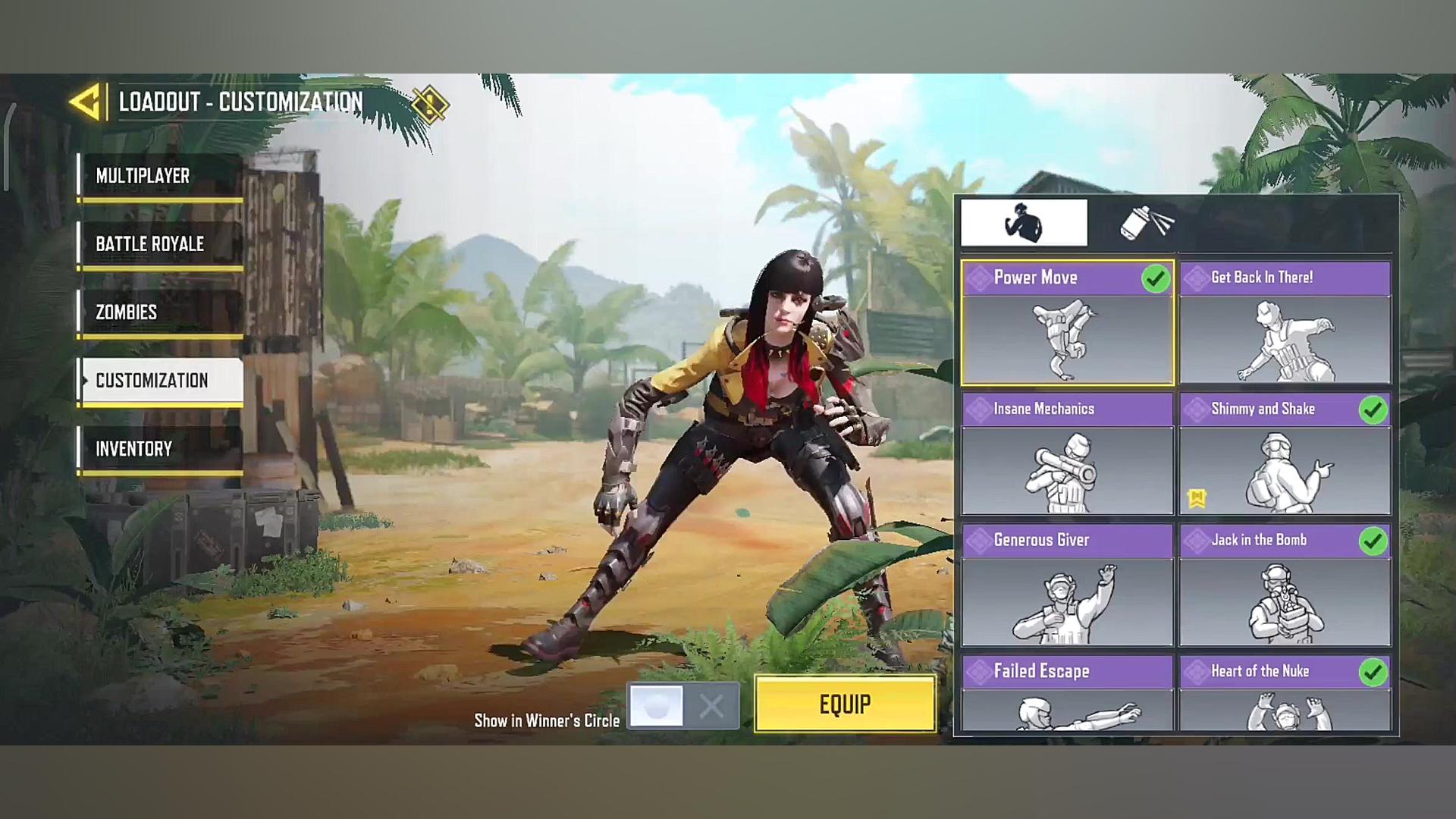Choose the Generous Giver emote
1456x819 pixels.
pos(1067,586)
